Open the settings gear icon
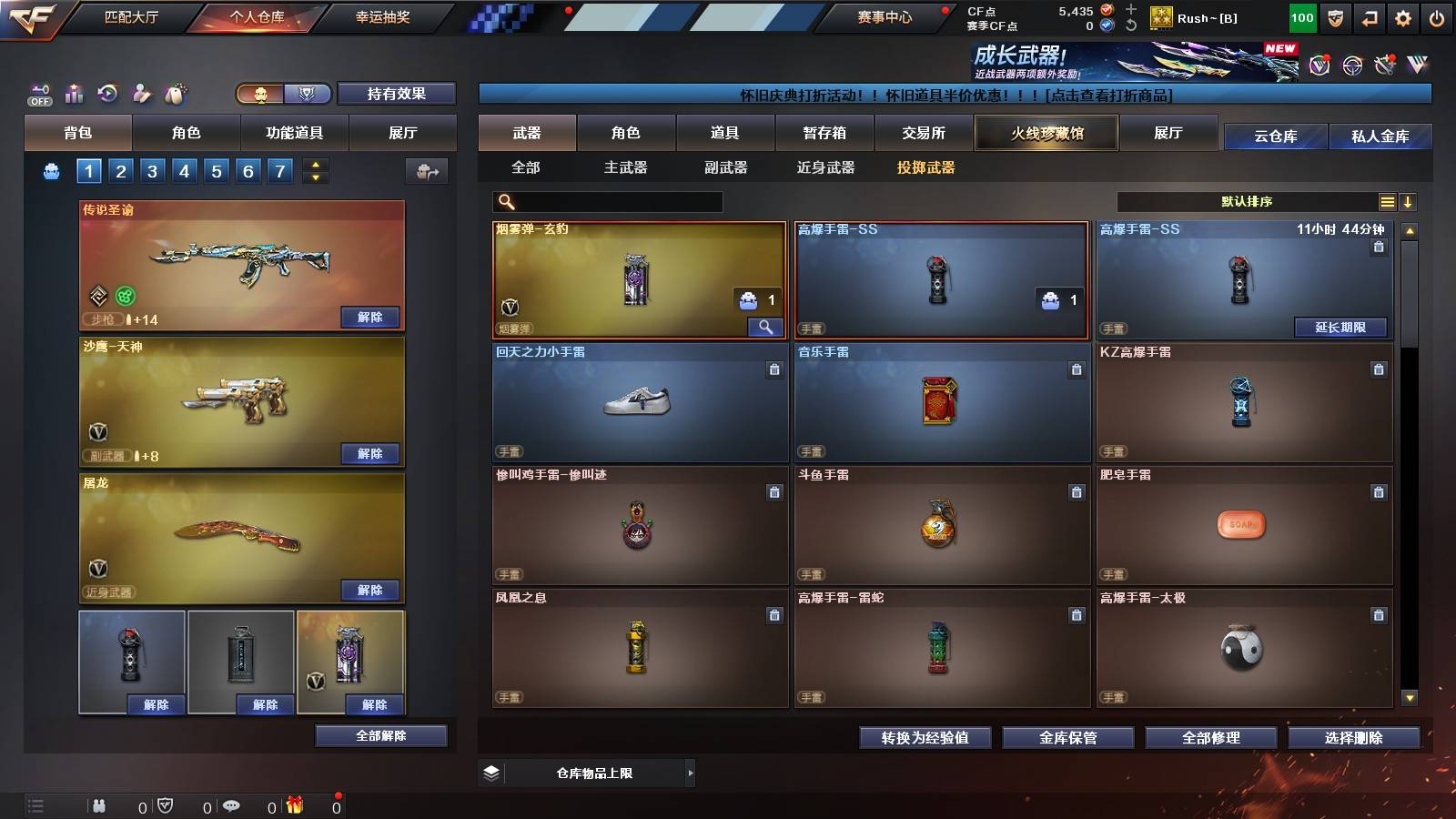Viewport: 1456px width, 819px height. tap(1402, 16)
